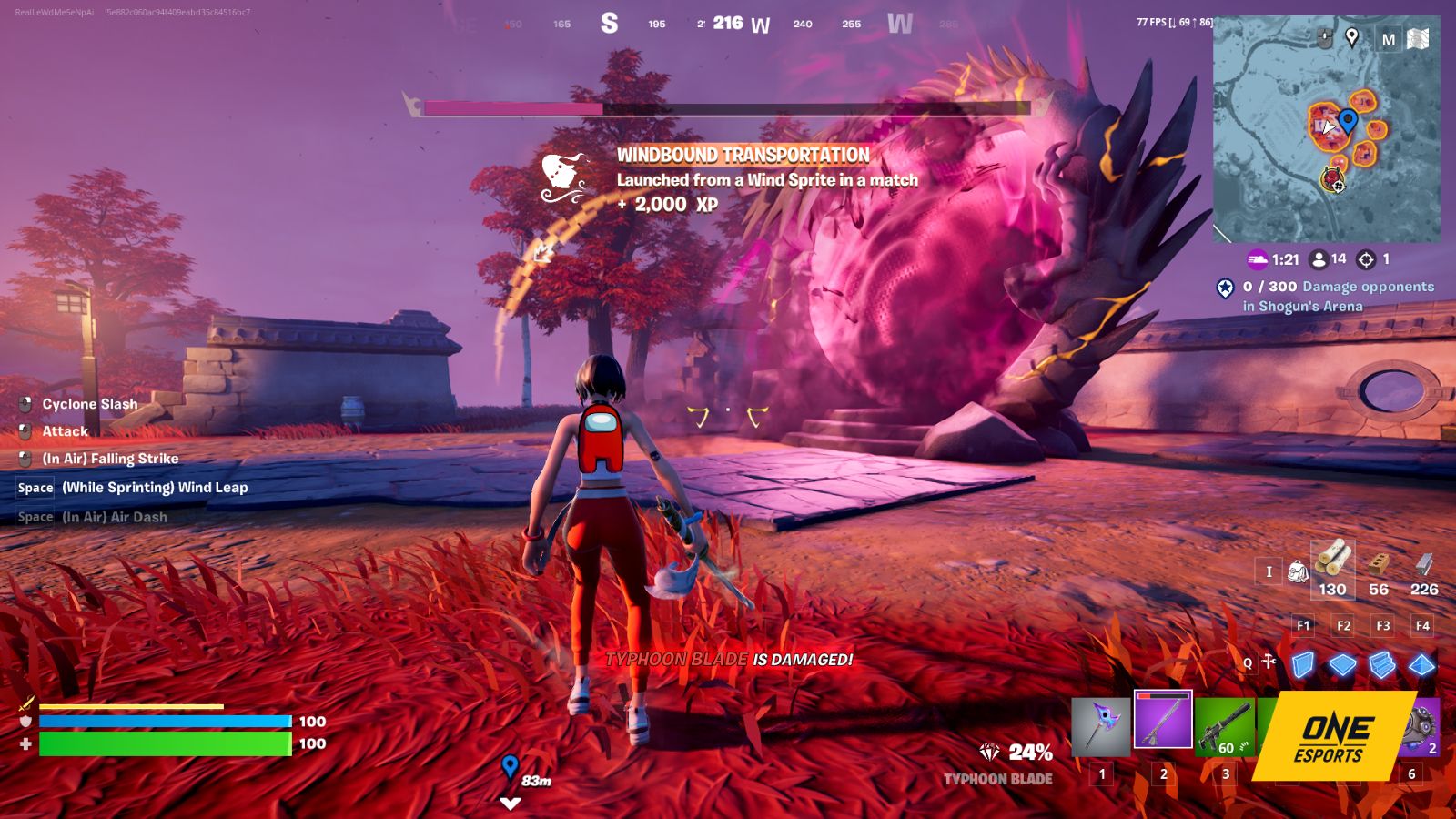Click the wood resource icon showing 130

pos(1332,566)
